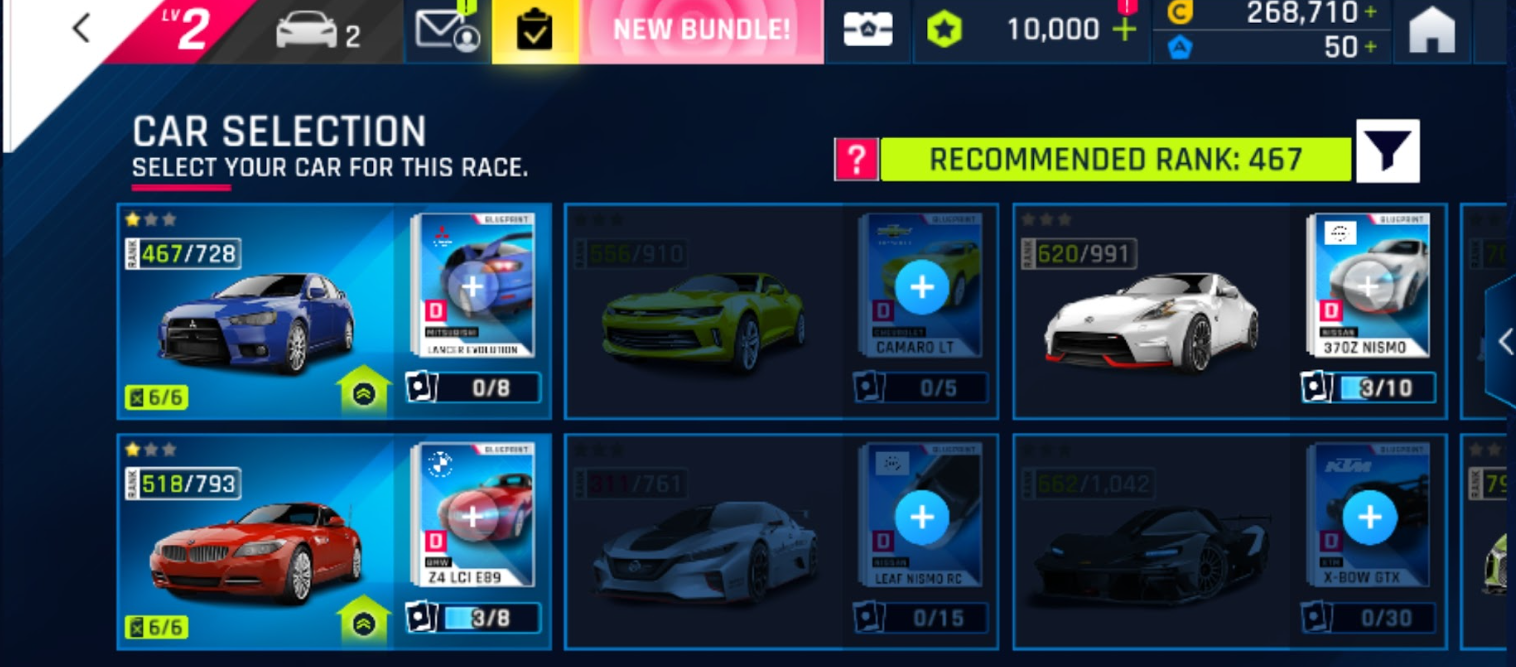This screenshot has width=1516, height=667.
Task: Open the Lancer Evolution blueprint card
Action: [x=473, y=286]
